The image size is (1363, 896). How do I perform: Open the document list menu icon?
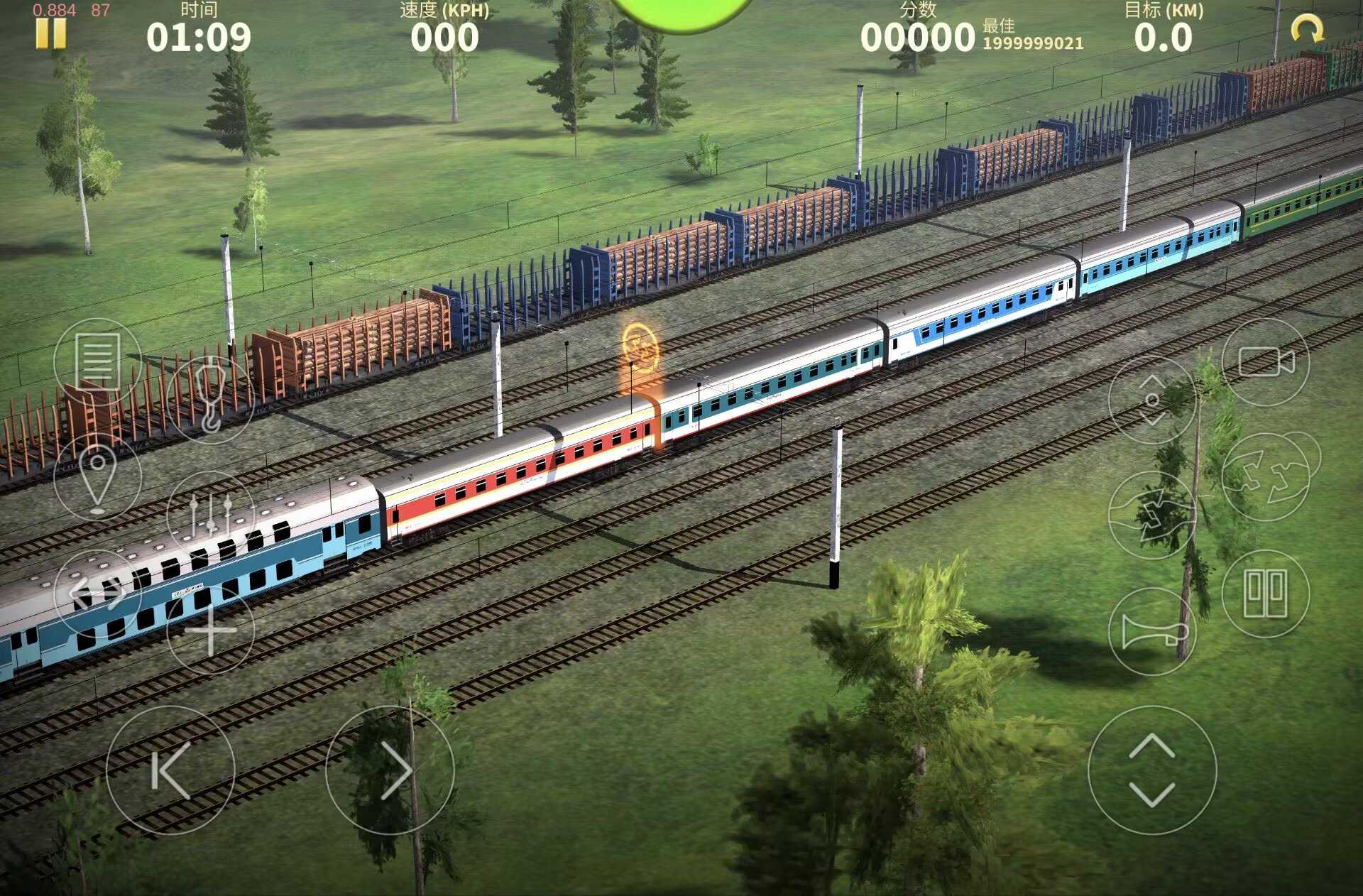(x=97, y=361)
